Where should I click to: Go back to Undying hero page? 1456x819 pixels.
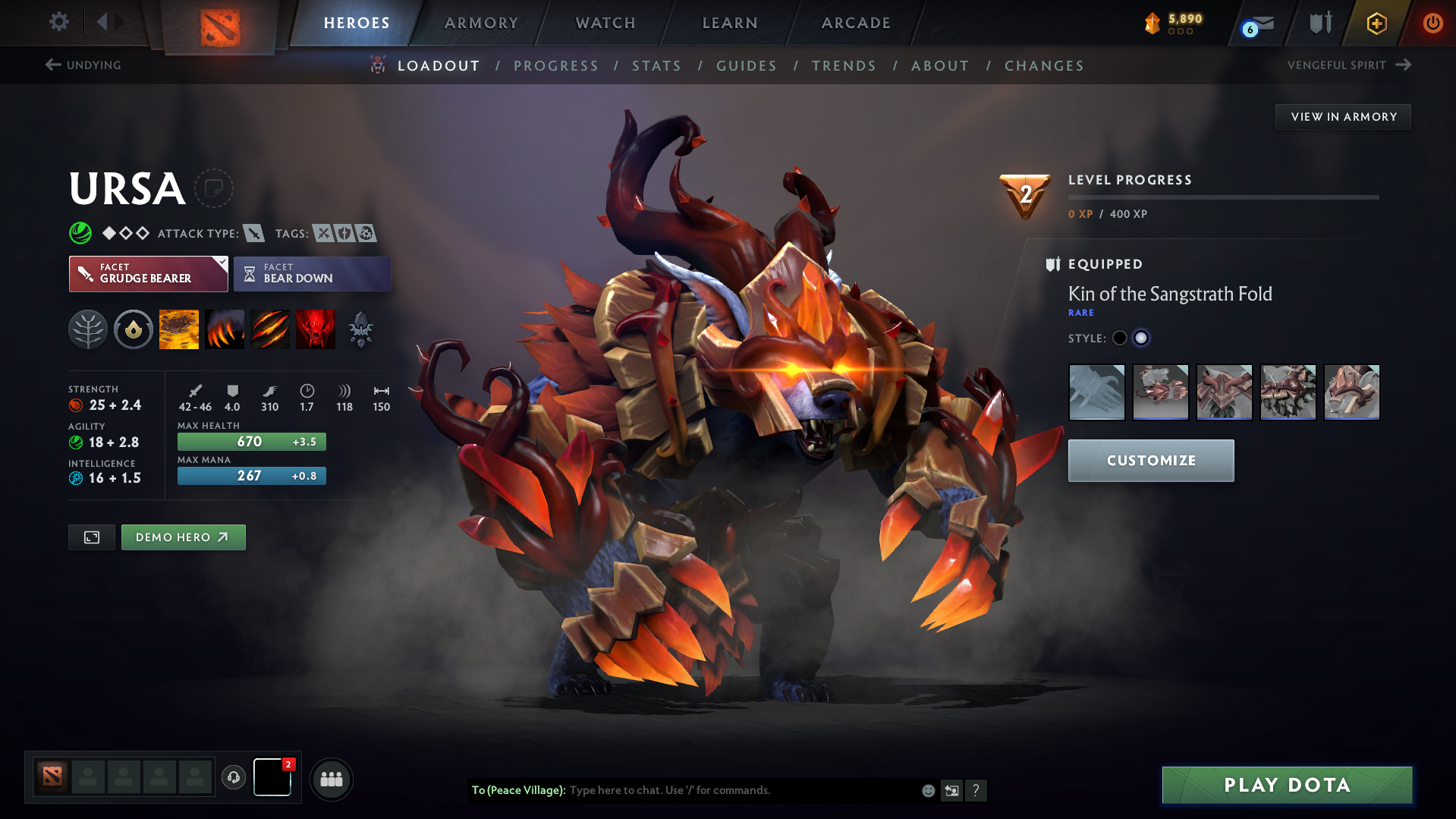click(x=84, y=65)
